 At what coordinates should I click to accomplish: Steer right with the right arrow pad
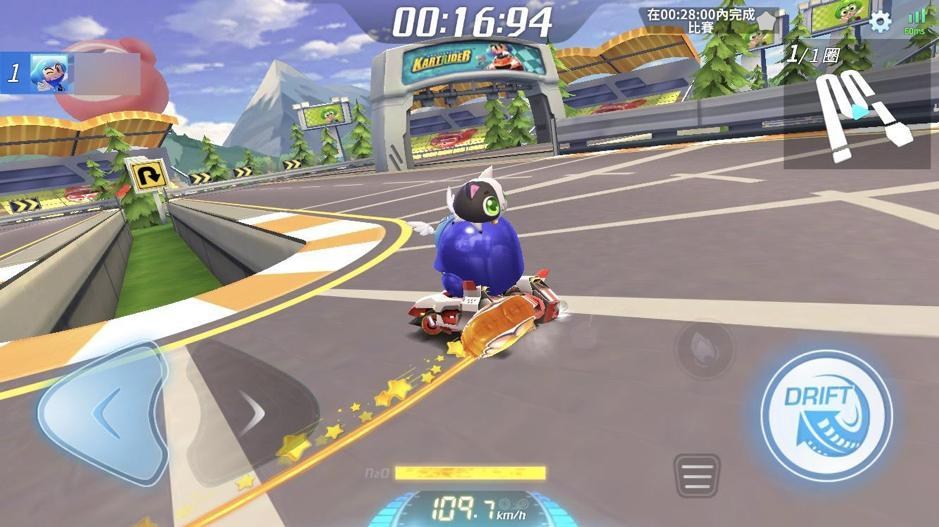(250, 412)
